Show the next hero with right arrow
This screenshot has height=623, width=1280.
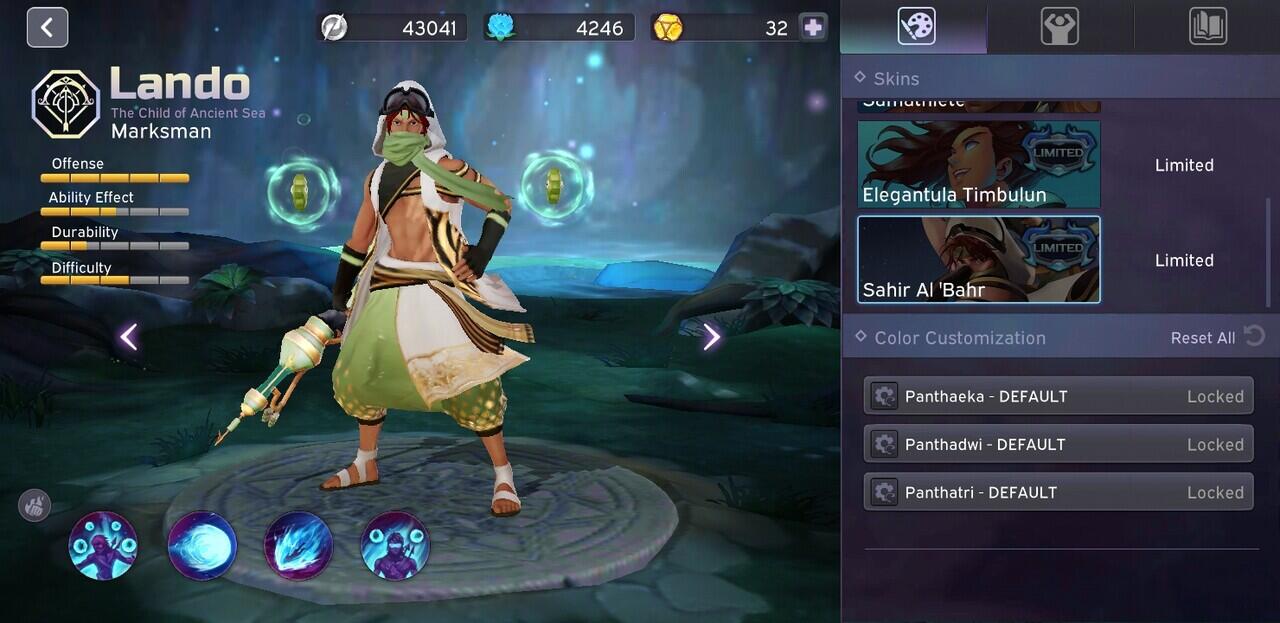711,337
